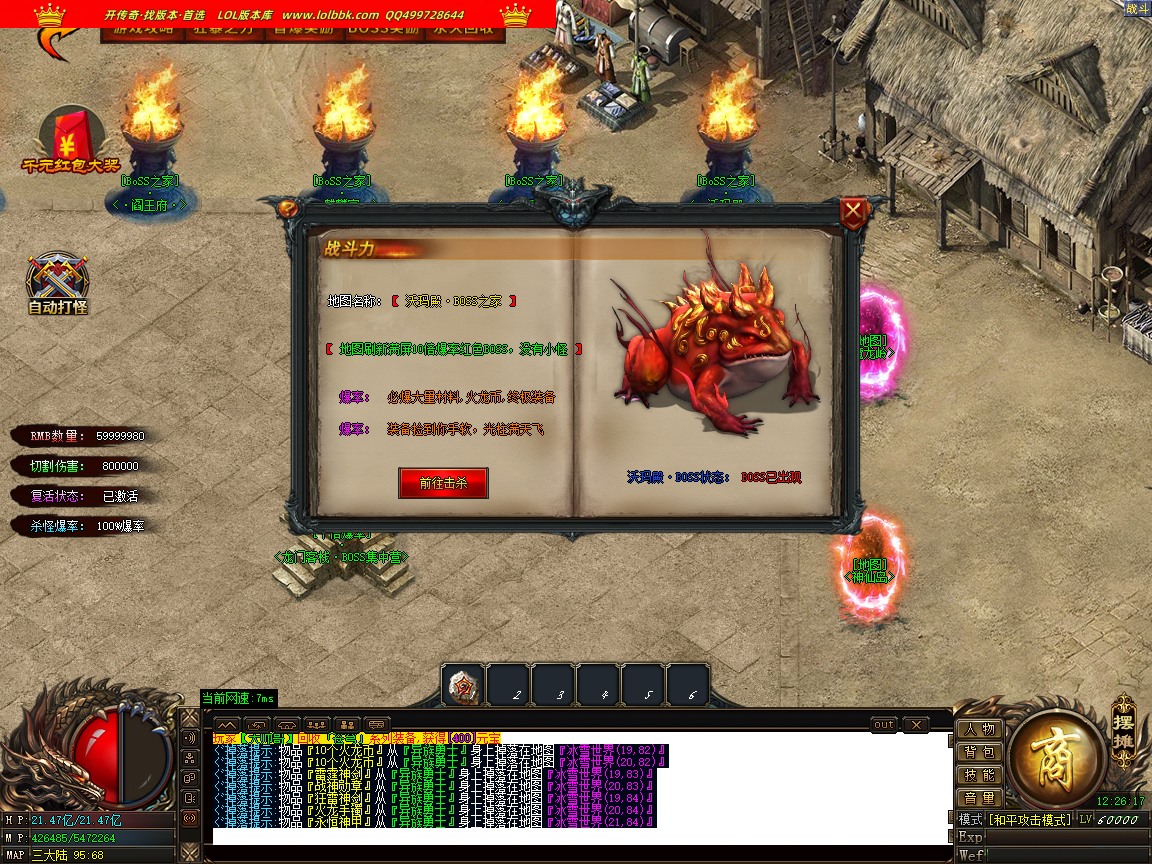1152x864 pixels.
Task: Close the BOSS info book dialog
Action: [x=853, y=212]
